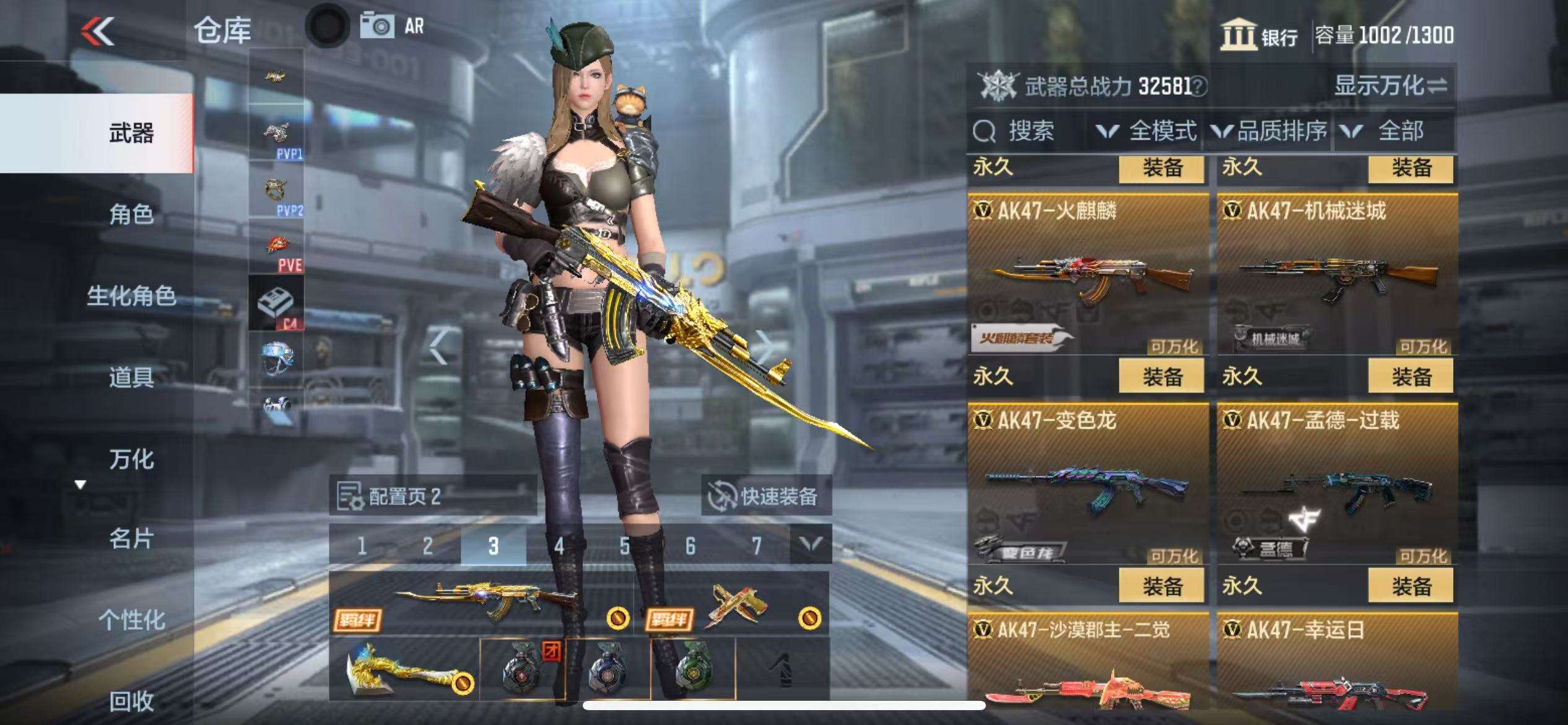The width and height of the screenshot is (1568, 725).
Task: Open the 万化 section
Action: [x=131, y=459]
